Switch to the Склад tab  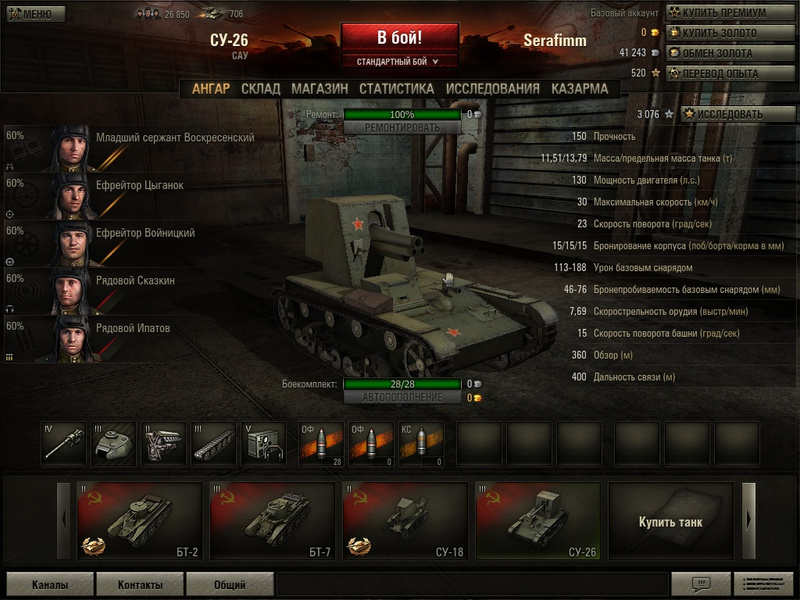(x=261, y=89)
